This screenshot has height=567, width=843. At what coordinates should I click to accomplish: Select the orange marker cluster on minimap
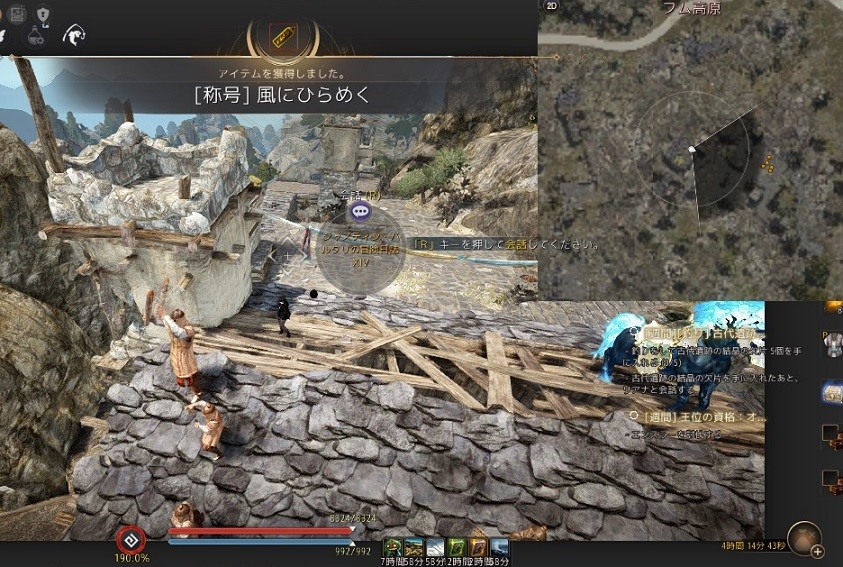click(767, 163)
